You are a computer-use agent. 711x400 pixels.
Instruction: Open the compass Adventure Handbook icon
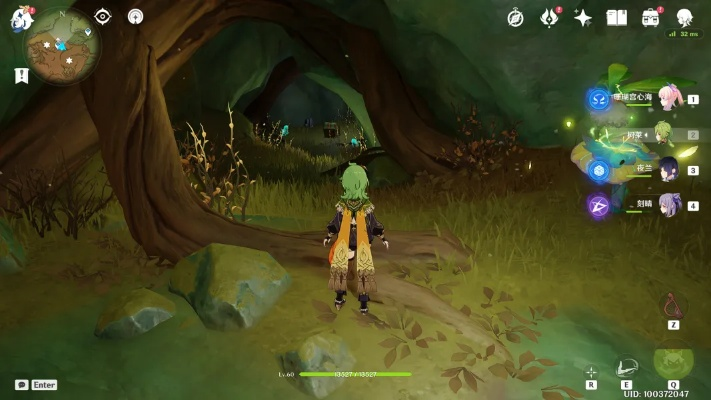515,17
